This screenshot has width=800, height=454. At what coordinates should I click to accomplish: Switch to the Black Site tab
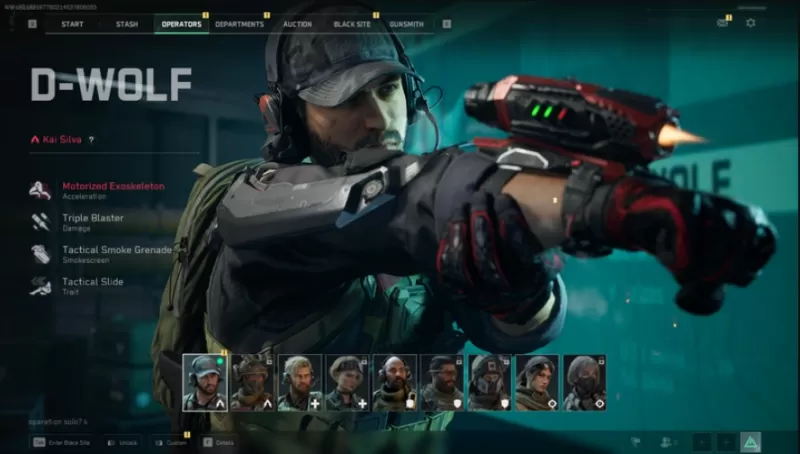tap(351, 23)
